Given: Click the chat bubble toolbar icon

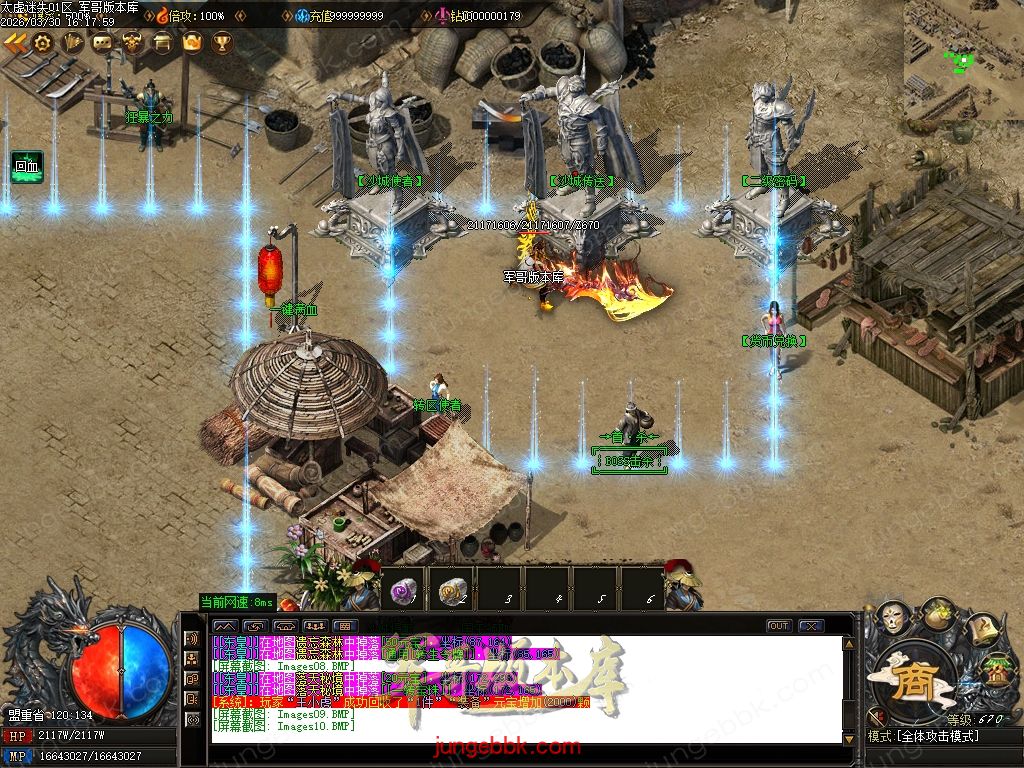Looking at the screenshot, I should 103,42.
